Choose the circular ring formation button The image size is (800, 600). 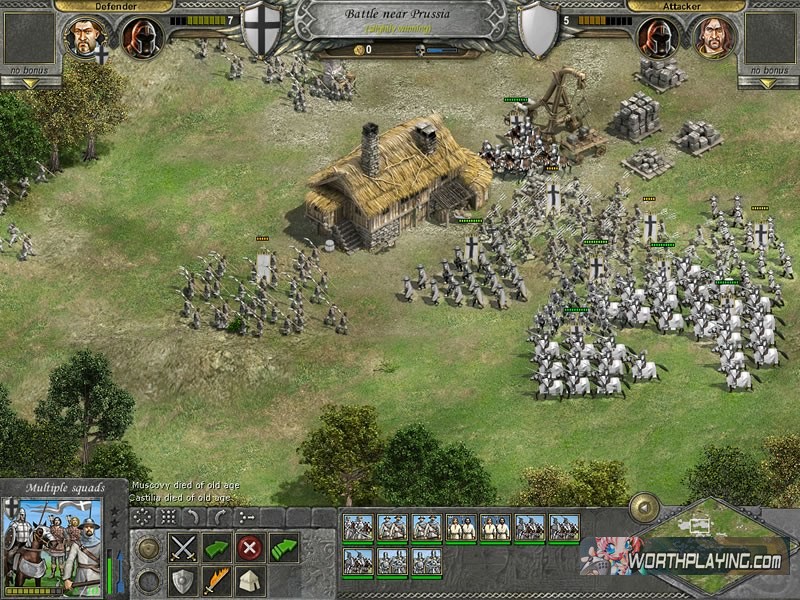[142, 517]
